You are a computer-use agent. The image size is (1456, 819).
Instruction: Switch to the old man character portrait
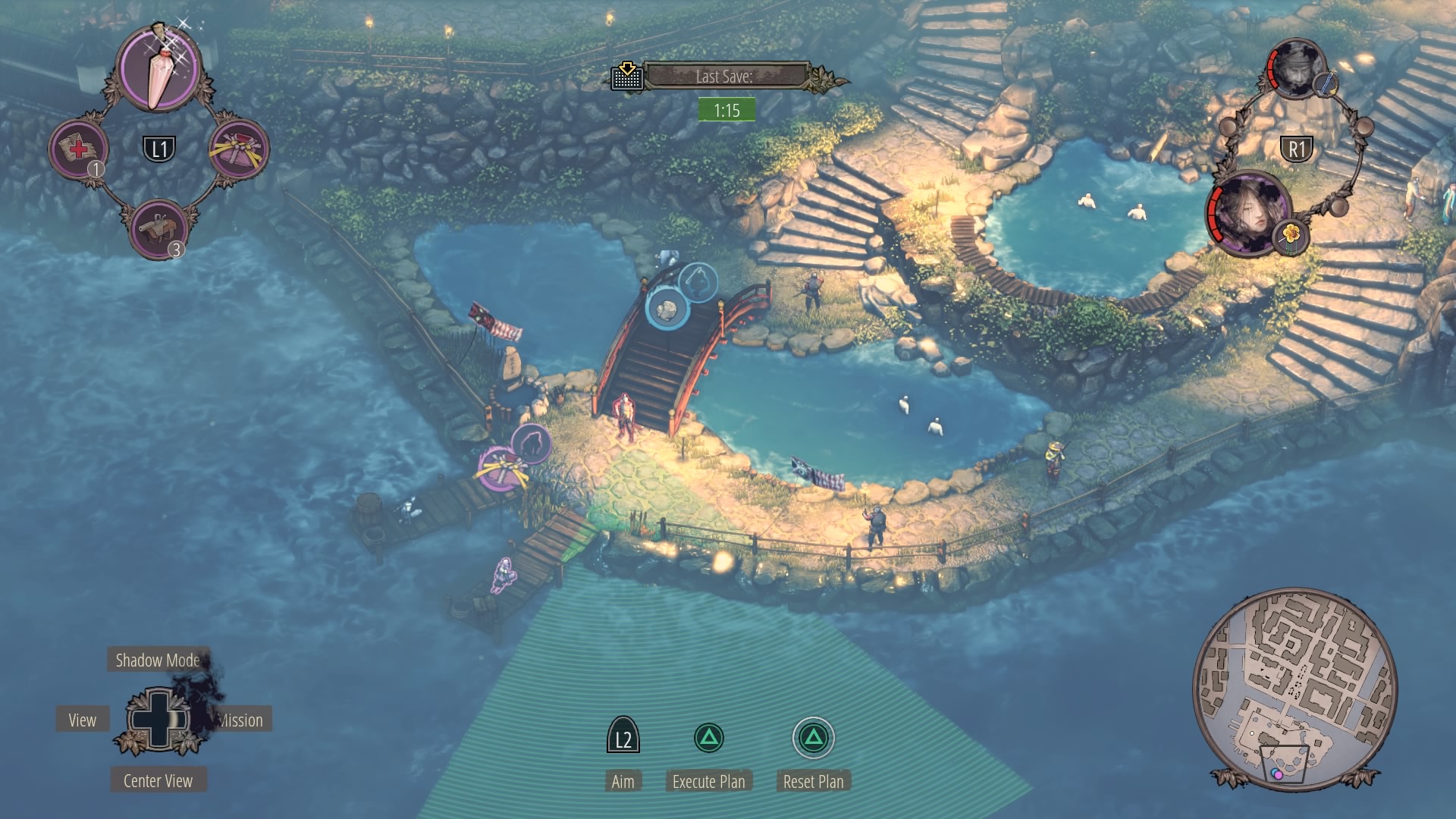click(1295, 69)
